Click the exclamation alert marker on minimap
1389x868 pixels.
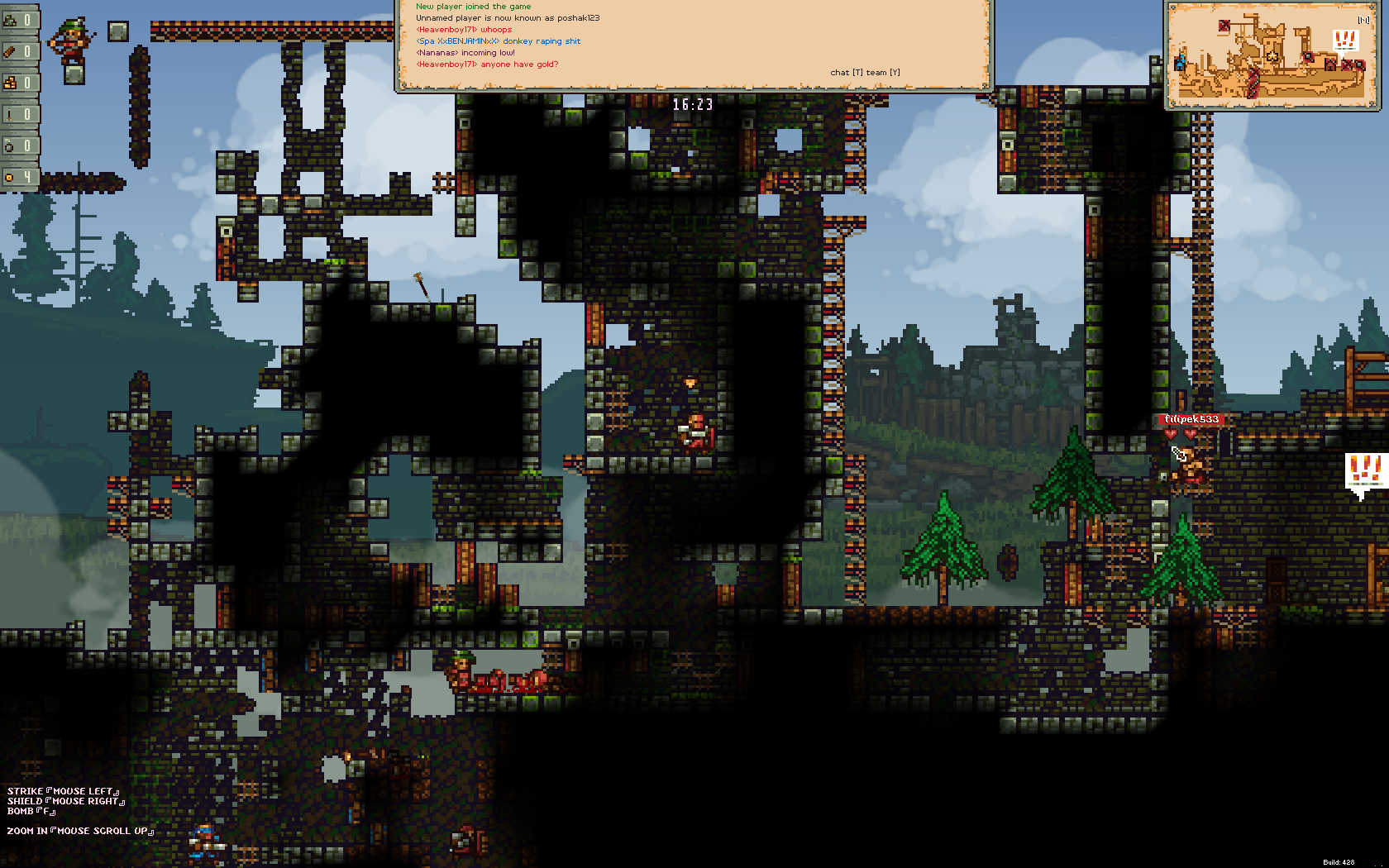[x=1345, y=40]
